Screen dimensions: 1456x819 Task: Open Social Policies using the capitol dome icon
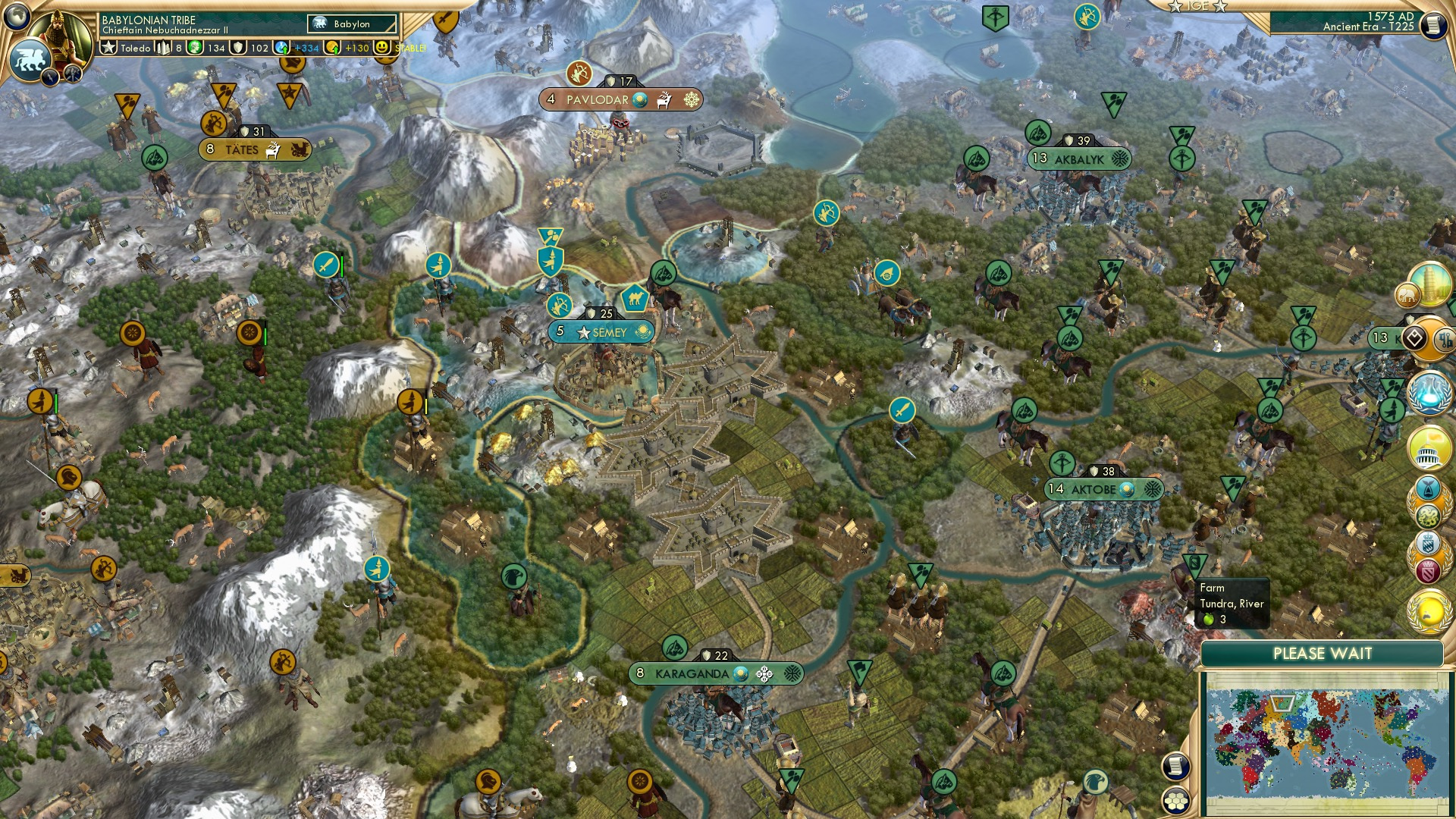click(1432, 447)
